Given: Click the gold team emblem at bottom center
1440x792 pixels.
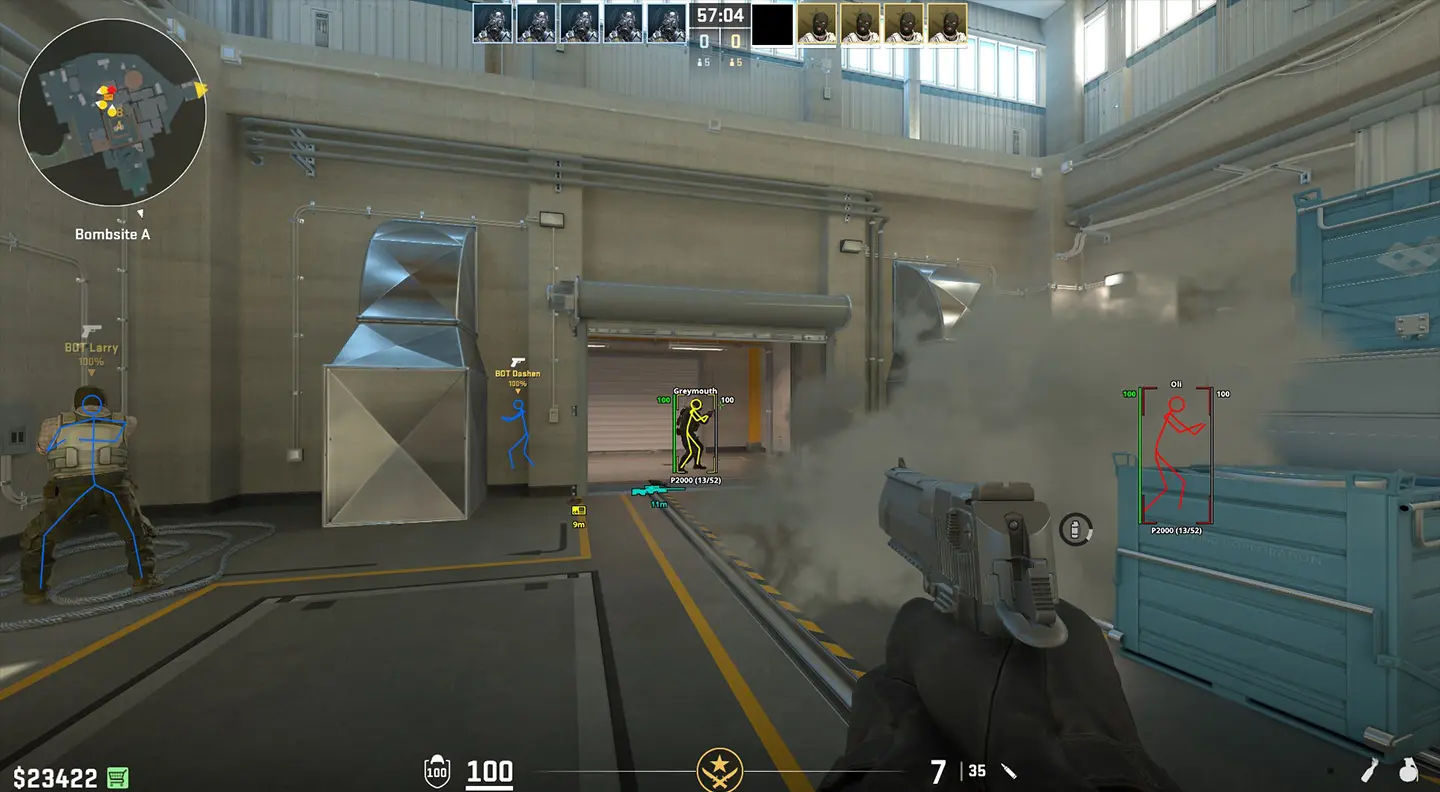Looking at the screenshot, I should [x=721, y=770].
